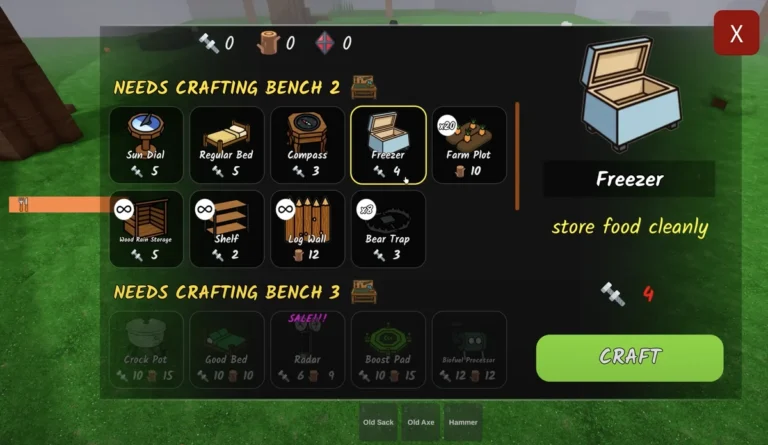This screenshot has height=445, width=768.
Task: Select the Radar recipe on sale
Action: (307, 349)
